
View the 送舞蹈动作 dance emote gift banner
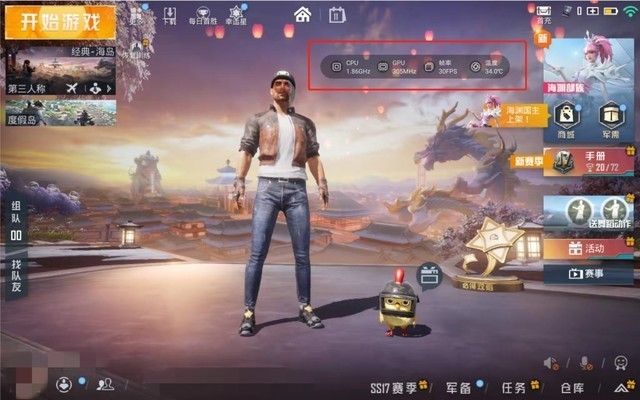tap(590, 213)
